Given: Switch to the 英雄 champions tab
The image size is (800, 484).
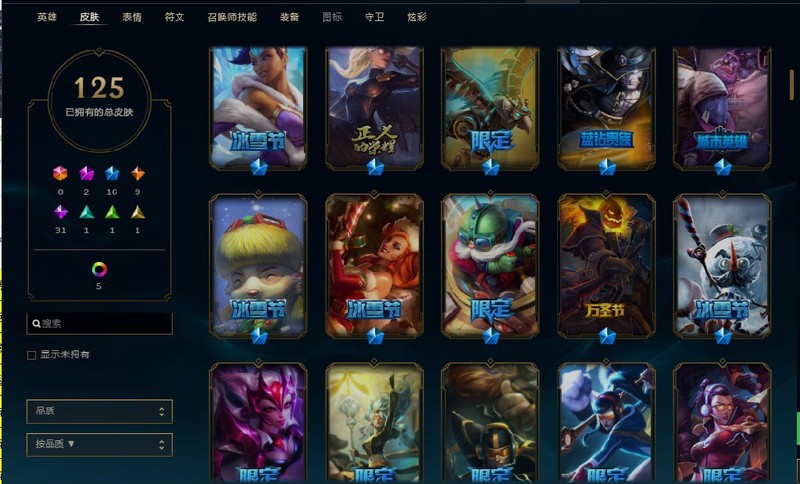Looking at the screenshot, I should [47, 17].
